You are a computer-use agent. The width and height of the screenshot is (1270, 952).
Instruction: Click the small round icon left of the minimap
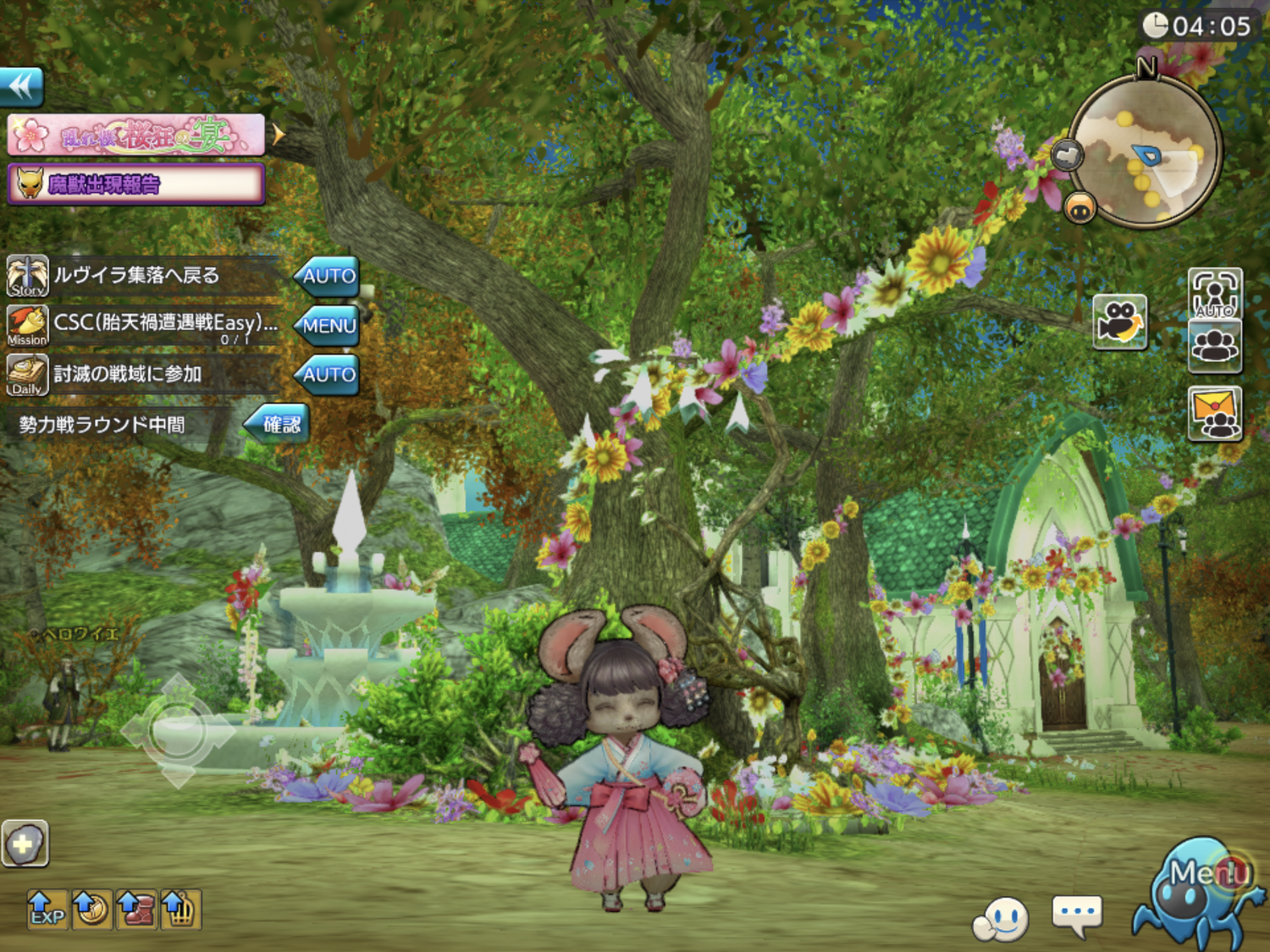point(1068,155)
